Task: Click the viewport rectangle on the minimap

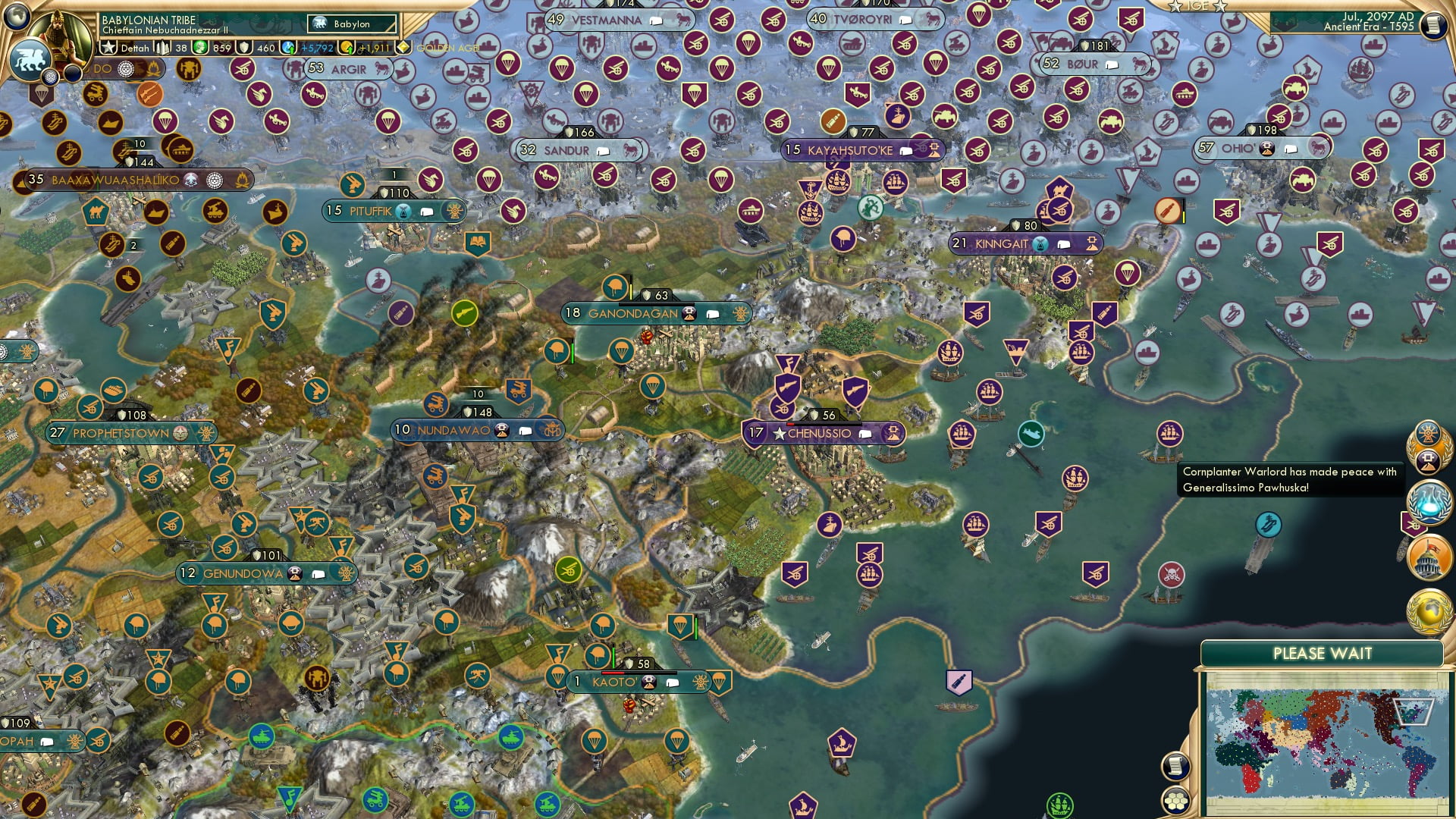Action: coord(1414,712)
